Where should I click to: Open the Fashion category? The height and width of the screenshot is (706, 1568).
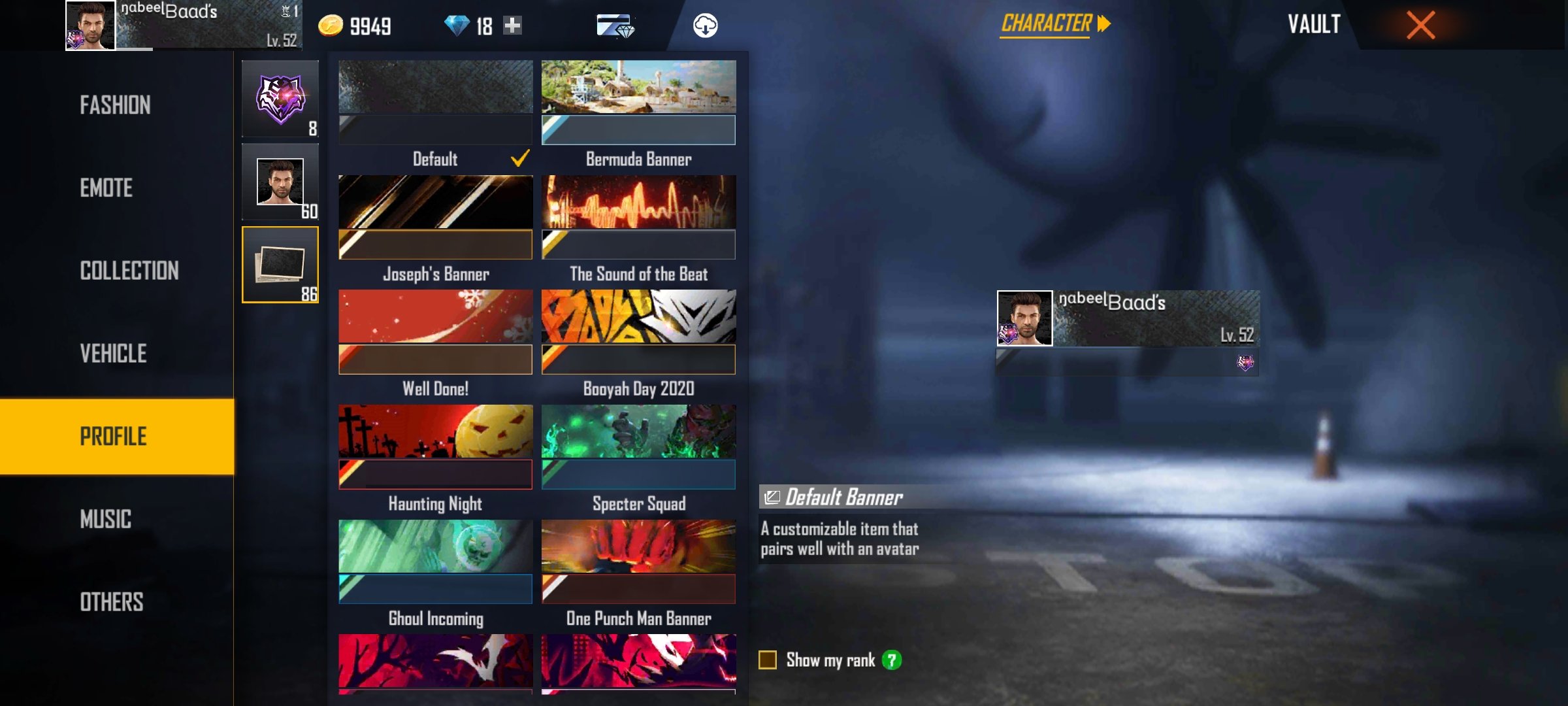(116, 105)
